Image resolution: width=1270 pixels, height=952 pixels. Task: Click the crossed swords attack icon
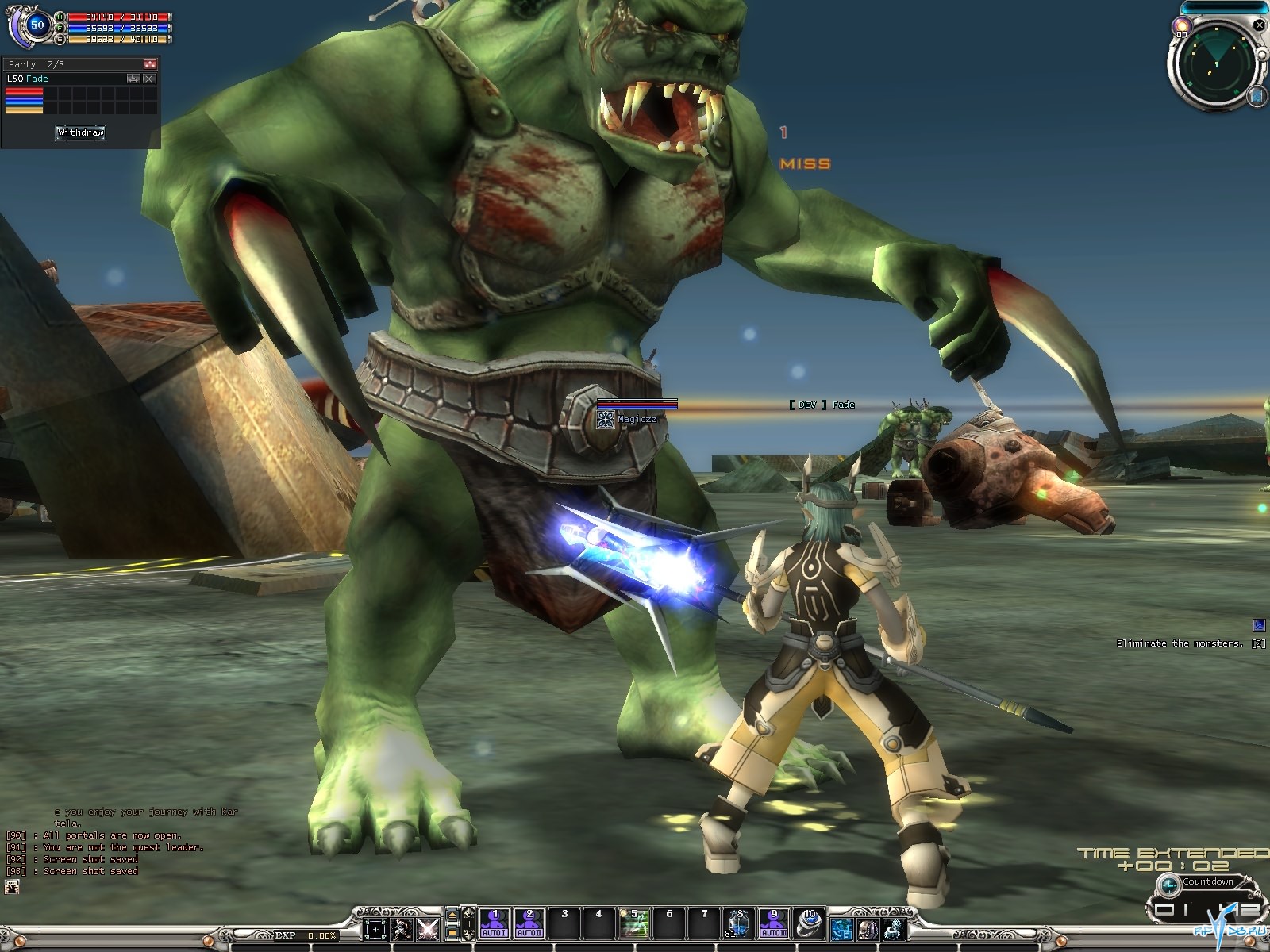click(428, 928)
